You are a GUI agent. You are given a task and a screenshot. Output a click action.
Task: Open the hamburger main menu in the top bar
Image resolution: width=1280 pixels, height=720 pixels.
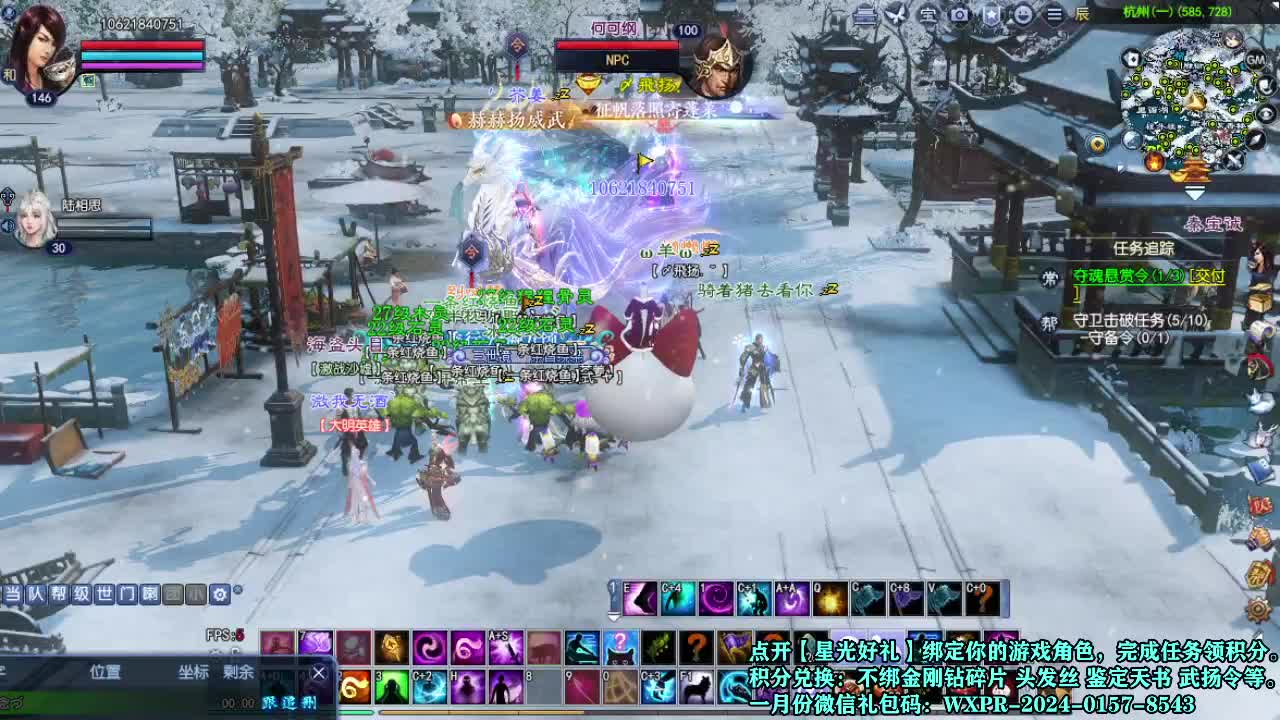point(1054,15)
